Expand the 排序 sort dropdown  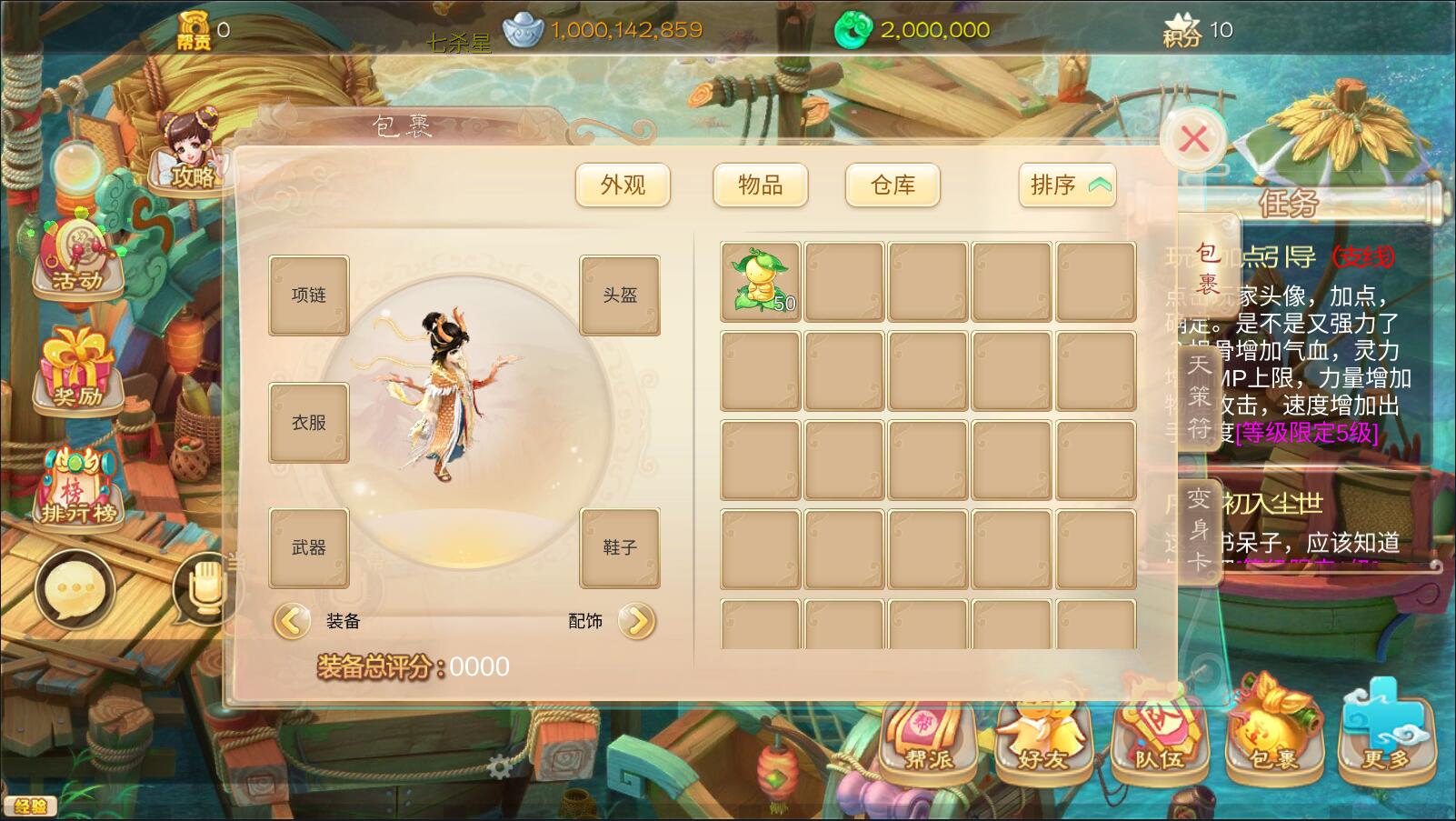coord(1068,185)
